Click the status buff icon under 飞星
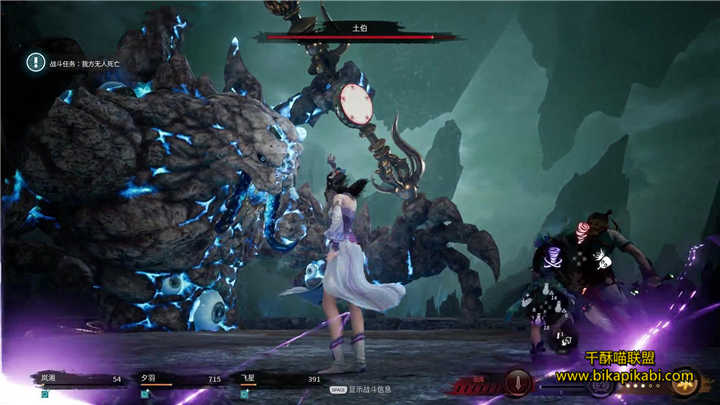Viewport: 720px width, 405px height. (x=245, y=394)
